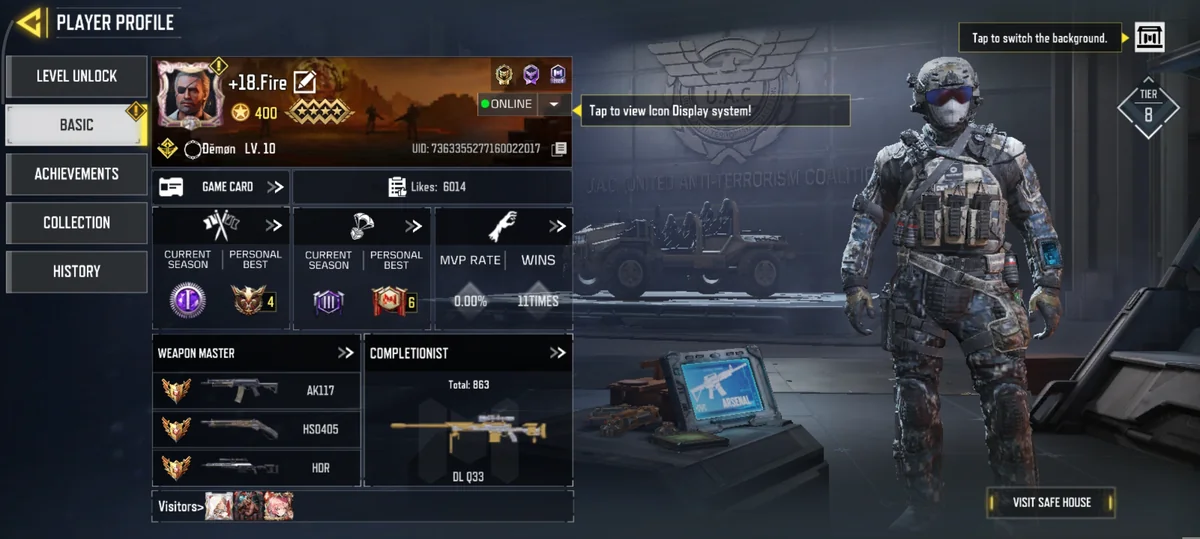Open the MVP rate and wins stats panel
The height and width of the screenshot is (539, 1200).
pos(503,268)
